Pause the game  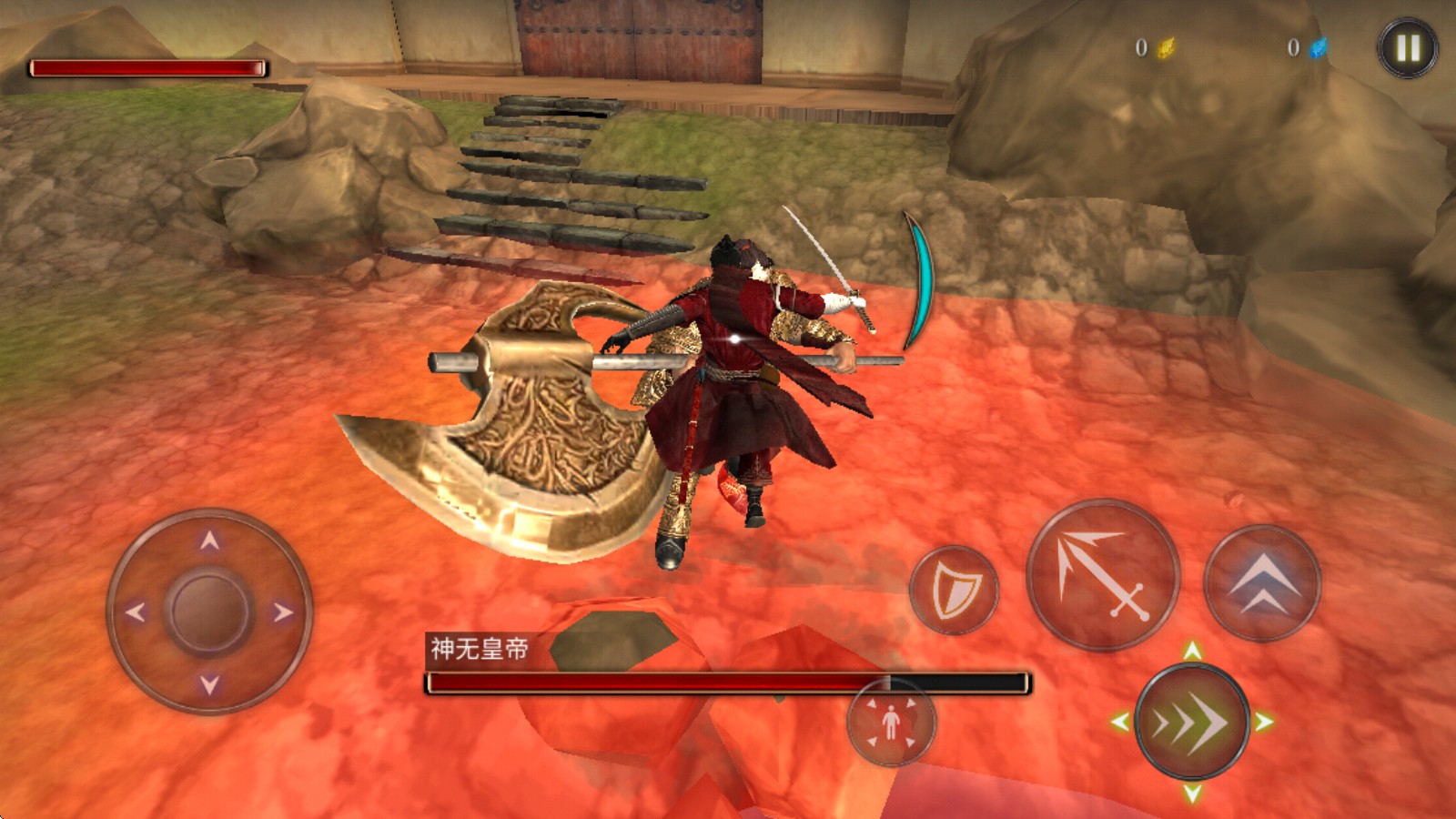coord(1407,47)
